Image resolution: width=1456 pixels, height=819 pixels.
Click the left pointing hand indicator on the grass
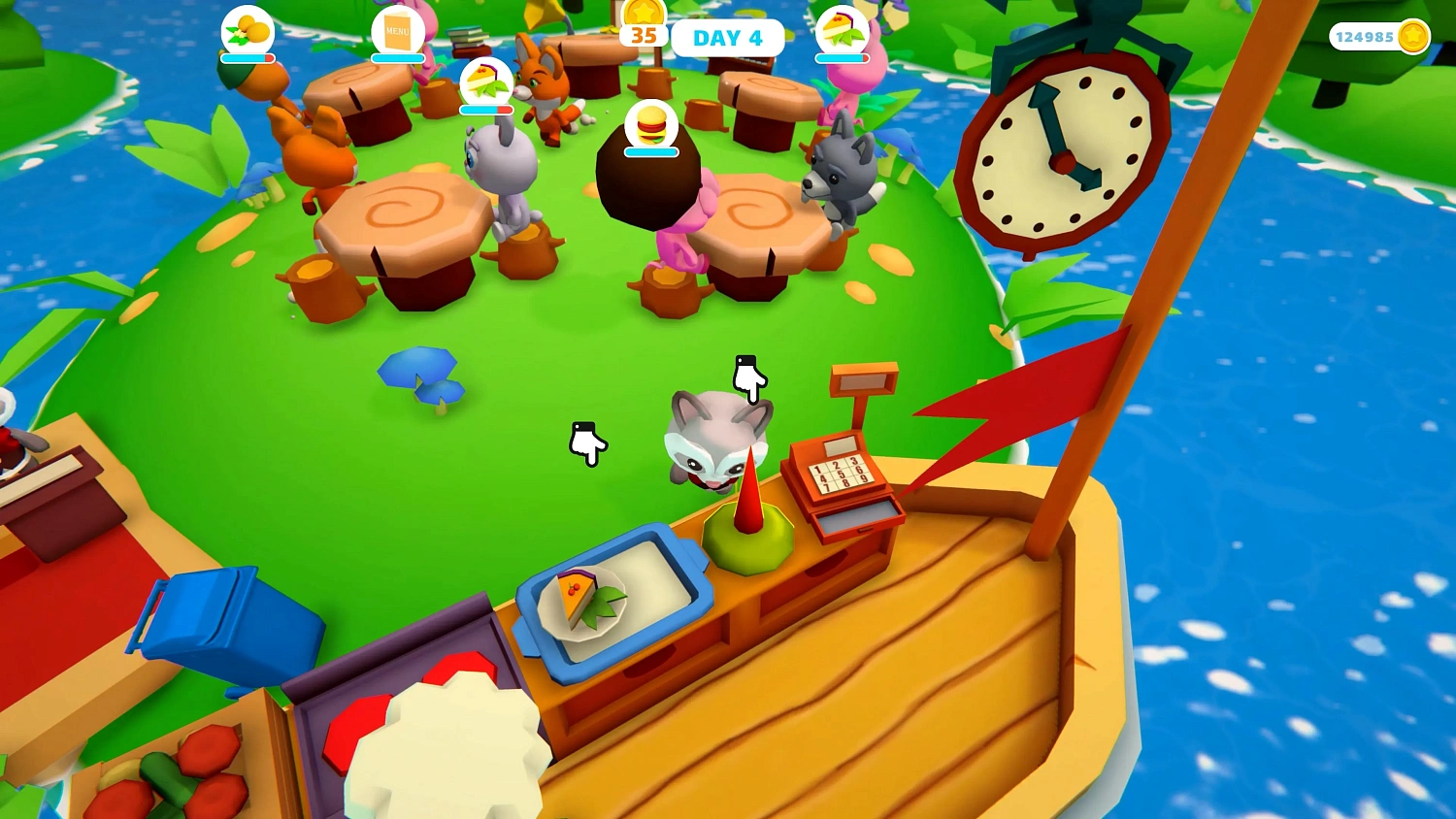pos(587,442)
